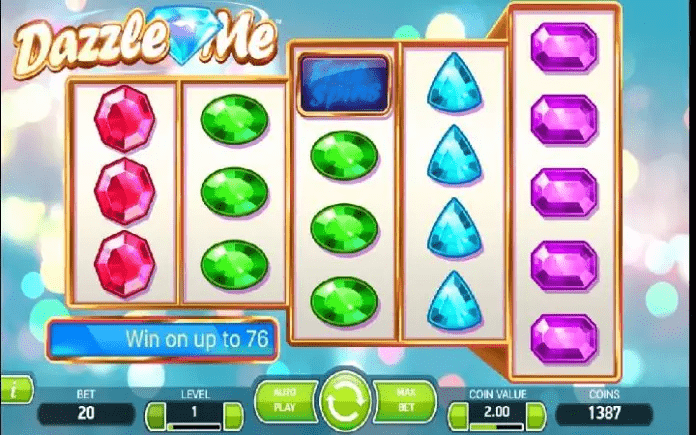Image resolution: width=696 pixels, height=435 pixels.
Task: Decrease the bet Level
Action: tap(155, 412)
